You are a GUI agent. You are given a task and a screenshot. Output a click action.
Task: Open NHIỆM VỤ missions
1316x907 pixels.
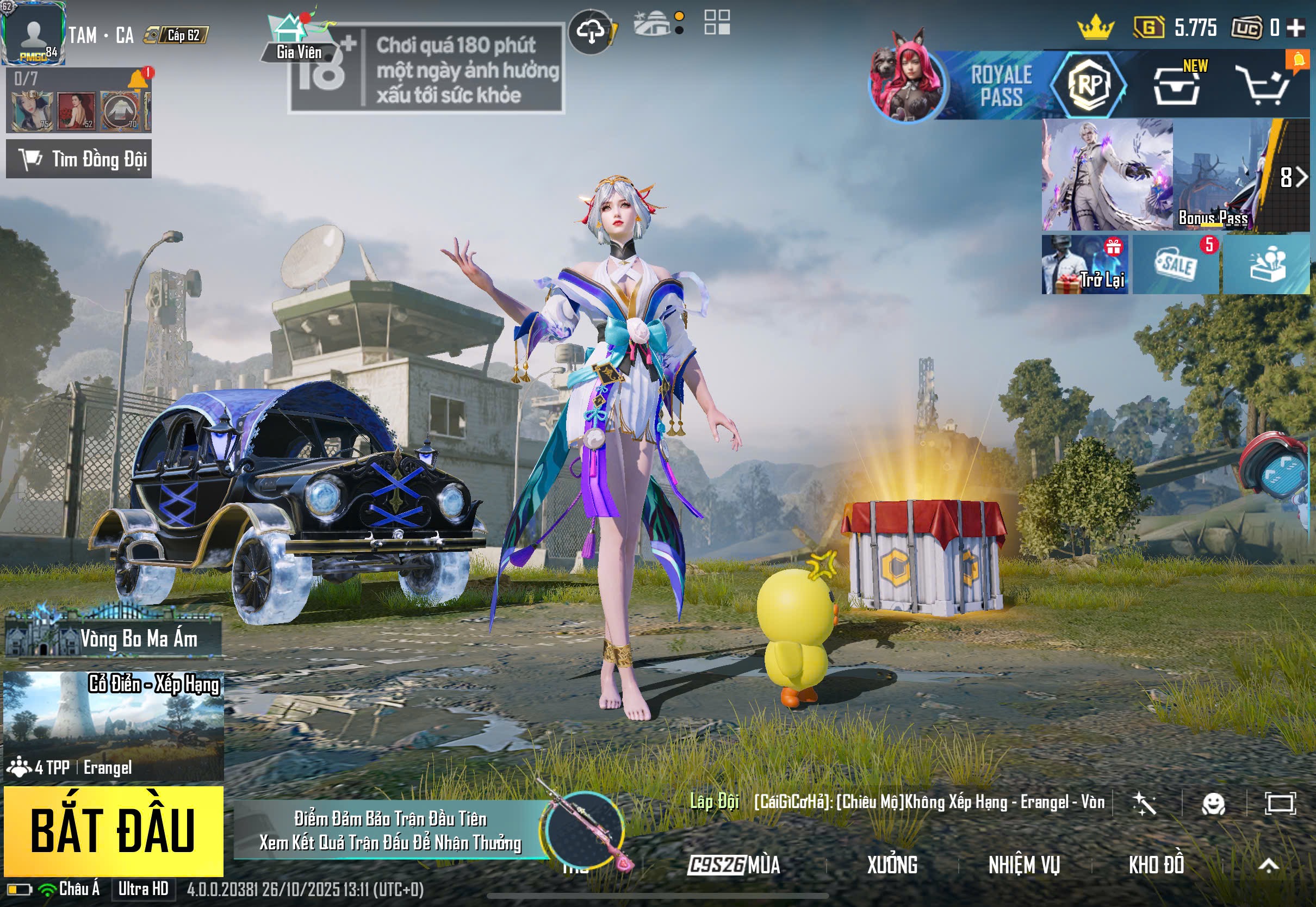pyautogui.click(x=1024, y=865)
